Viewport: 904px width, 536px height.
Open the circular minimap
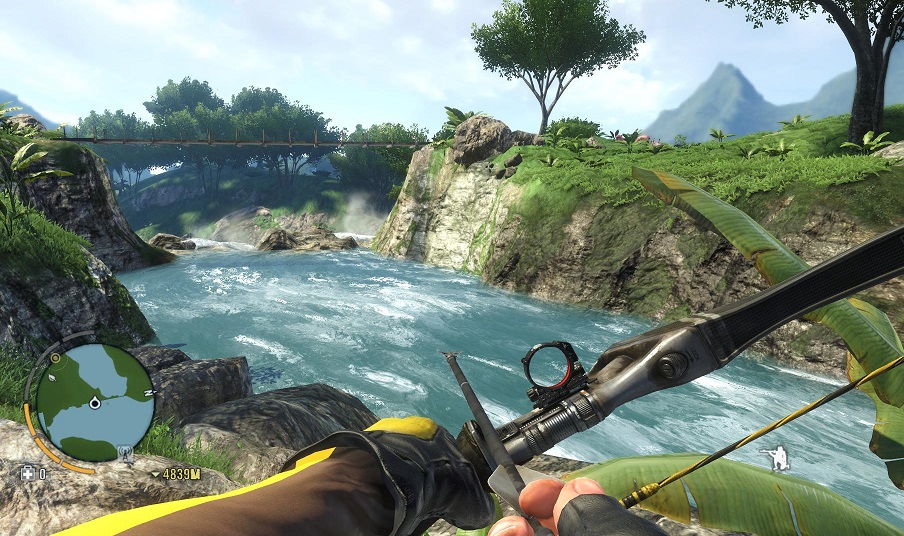tap(94, 402)
